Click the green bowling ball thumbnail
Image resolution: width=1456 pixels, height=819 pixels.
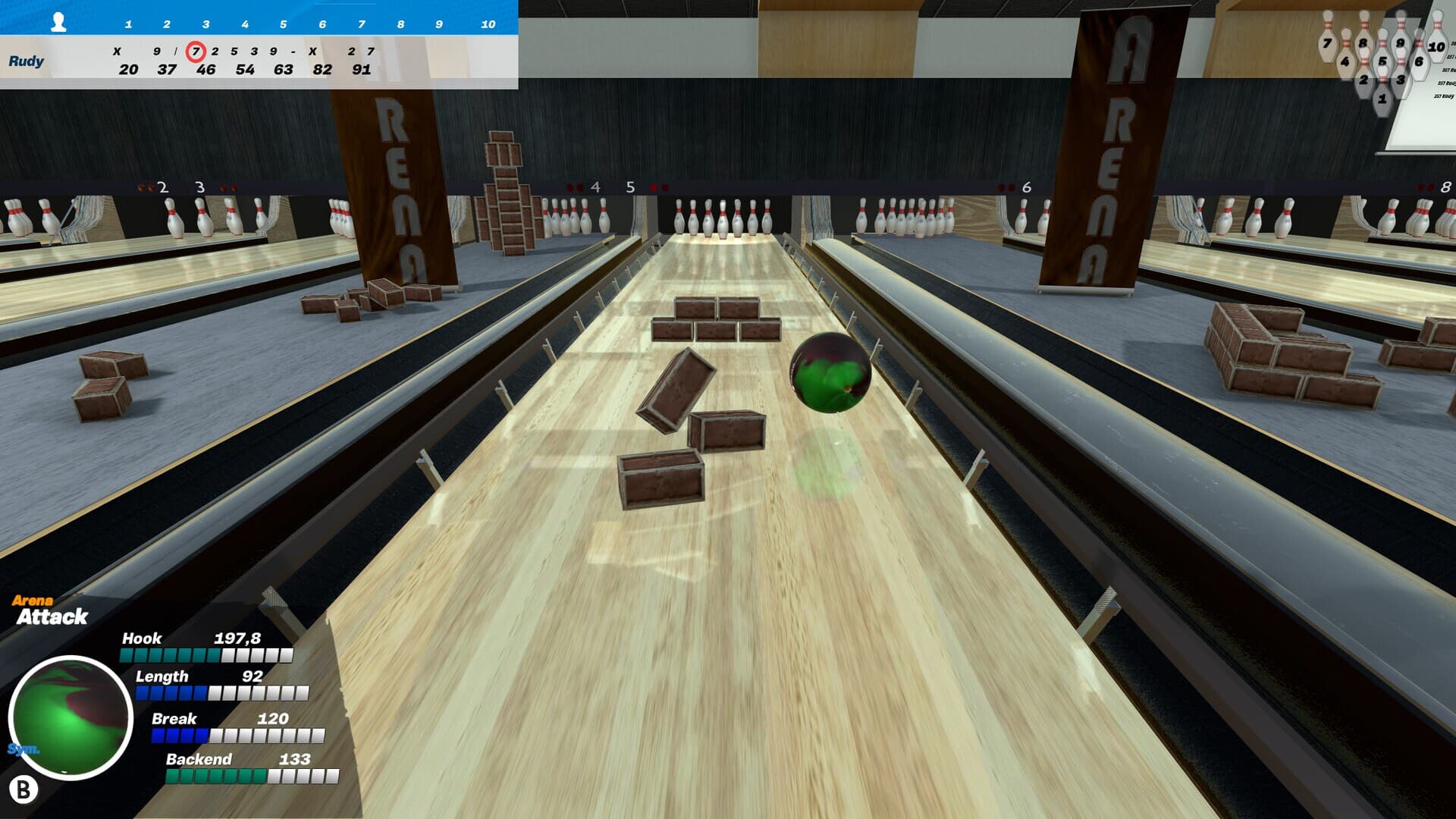click(x=71, y=713)
